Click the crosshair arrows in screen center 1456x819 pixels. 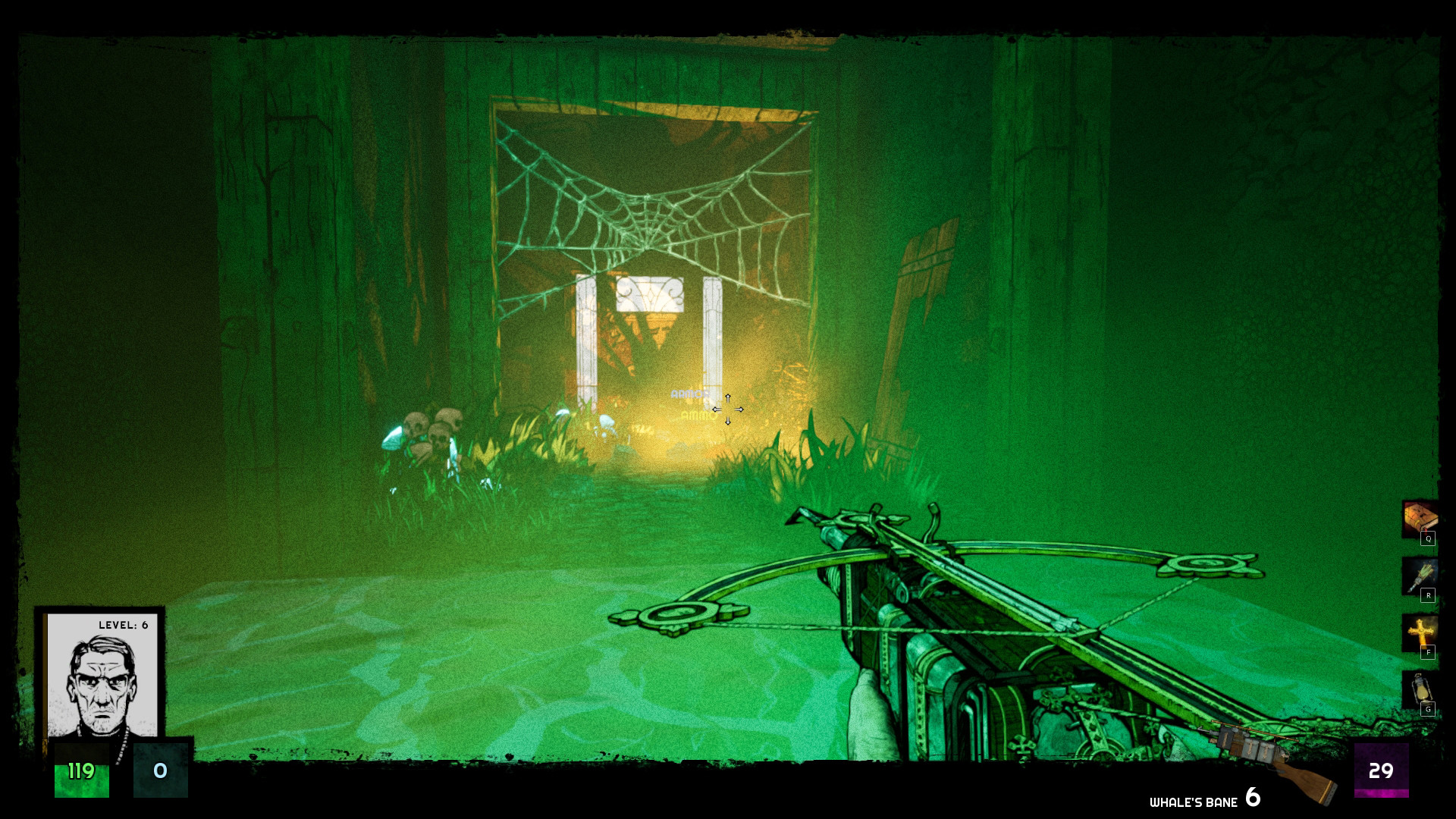pos(728,409)
